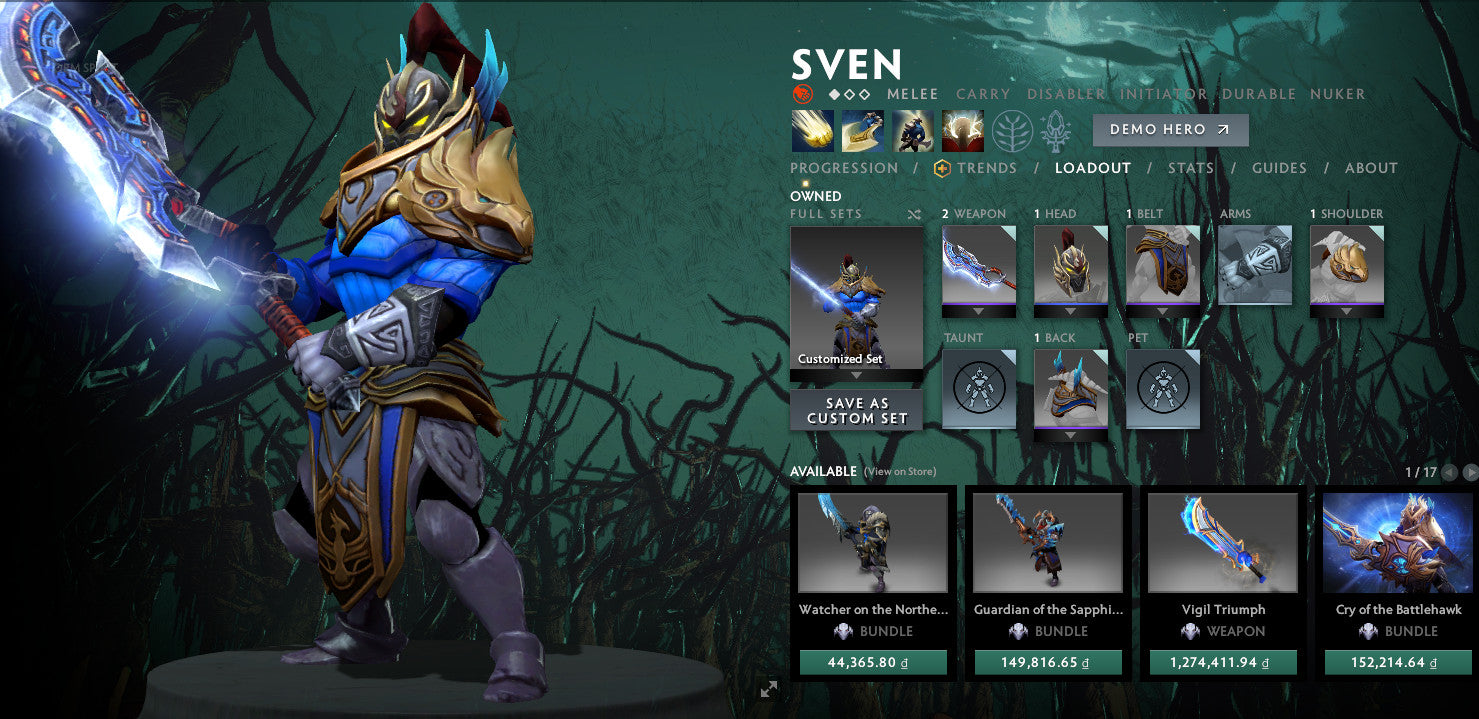The width and height of the screenshot is (1479, 719).
Task: Save loadout as custom set
Action: (x=857, y=411)
